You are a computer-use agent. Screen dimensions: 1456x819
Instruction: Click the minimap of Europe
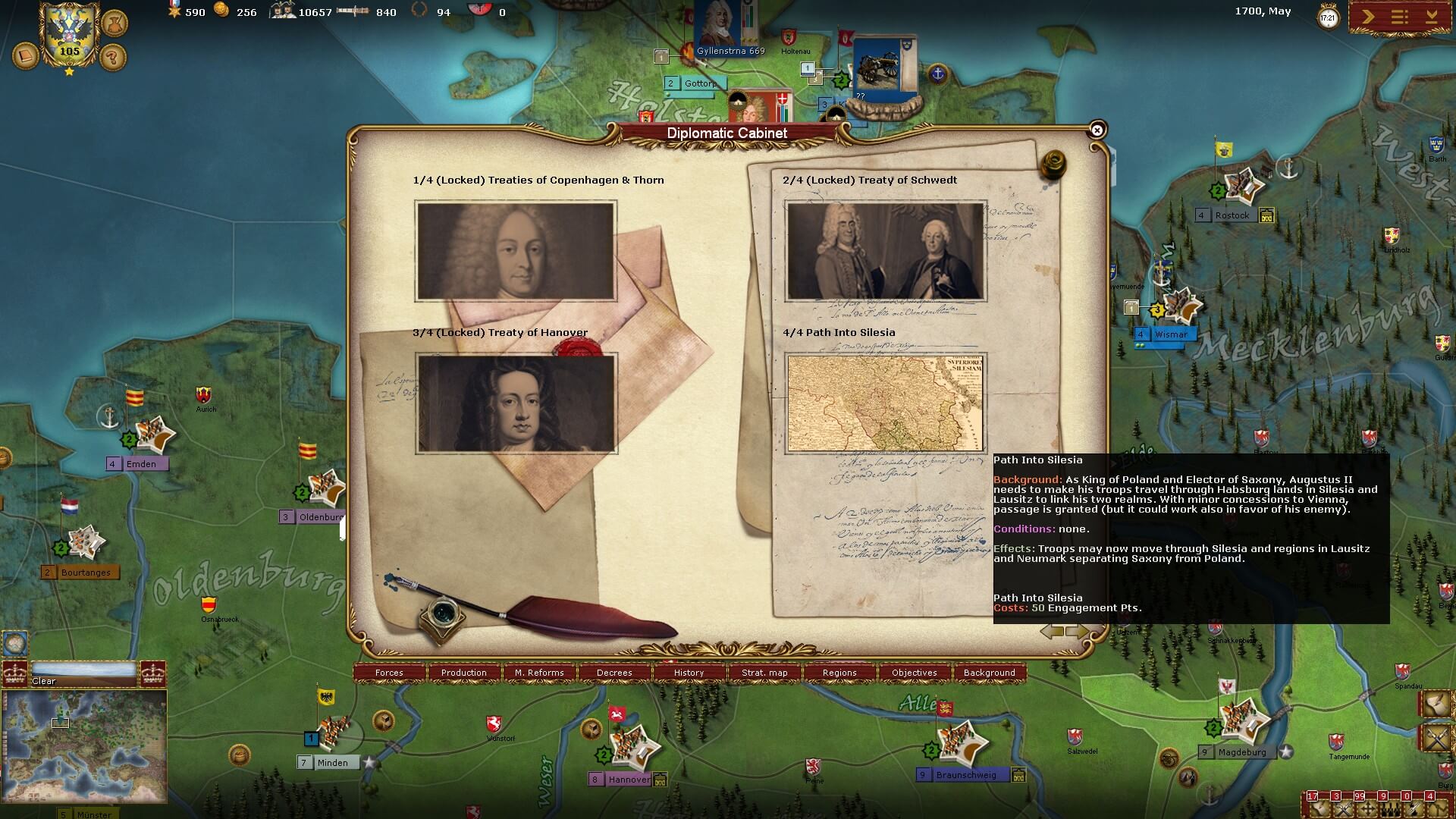[84, 746]
